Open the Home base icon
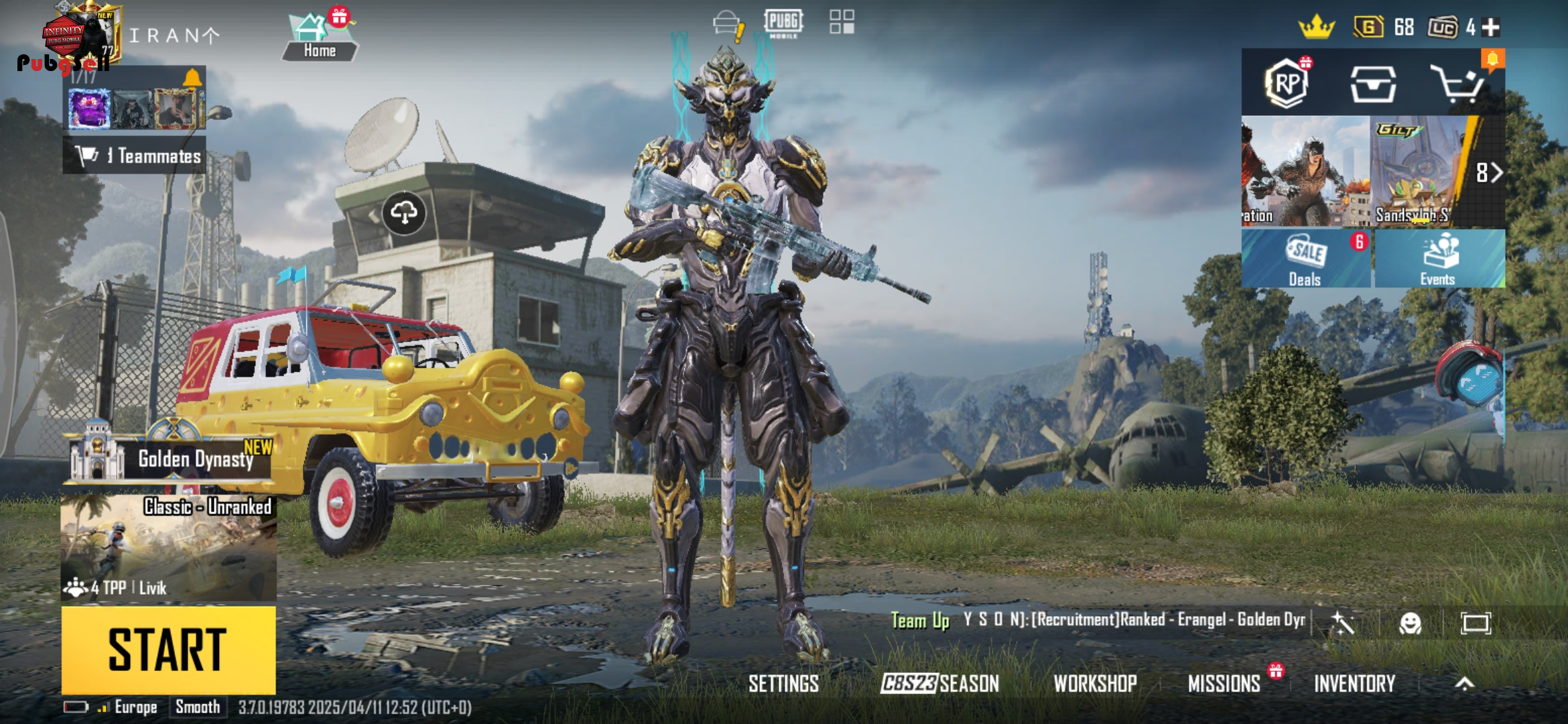Screen dimensions: 1568x724 point(319,37)
